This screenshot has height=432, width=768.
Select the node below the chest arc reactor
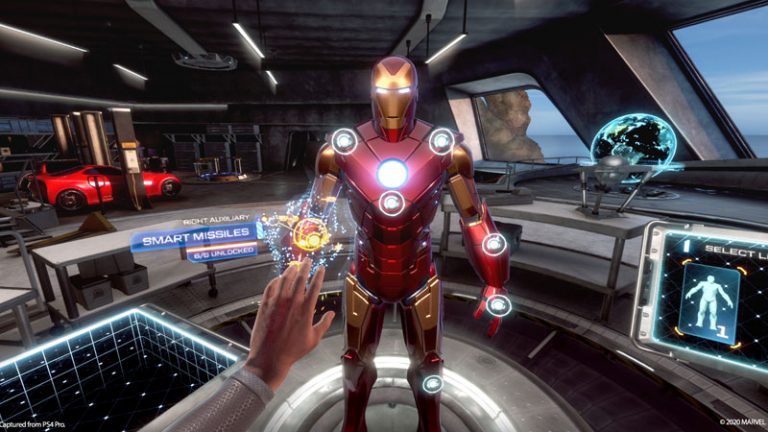point(391,203)
